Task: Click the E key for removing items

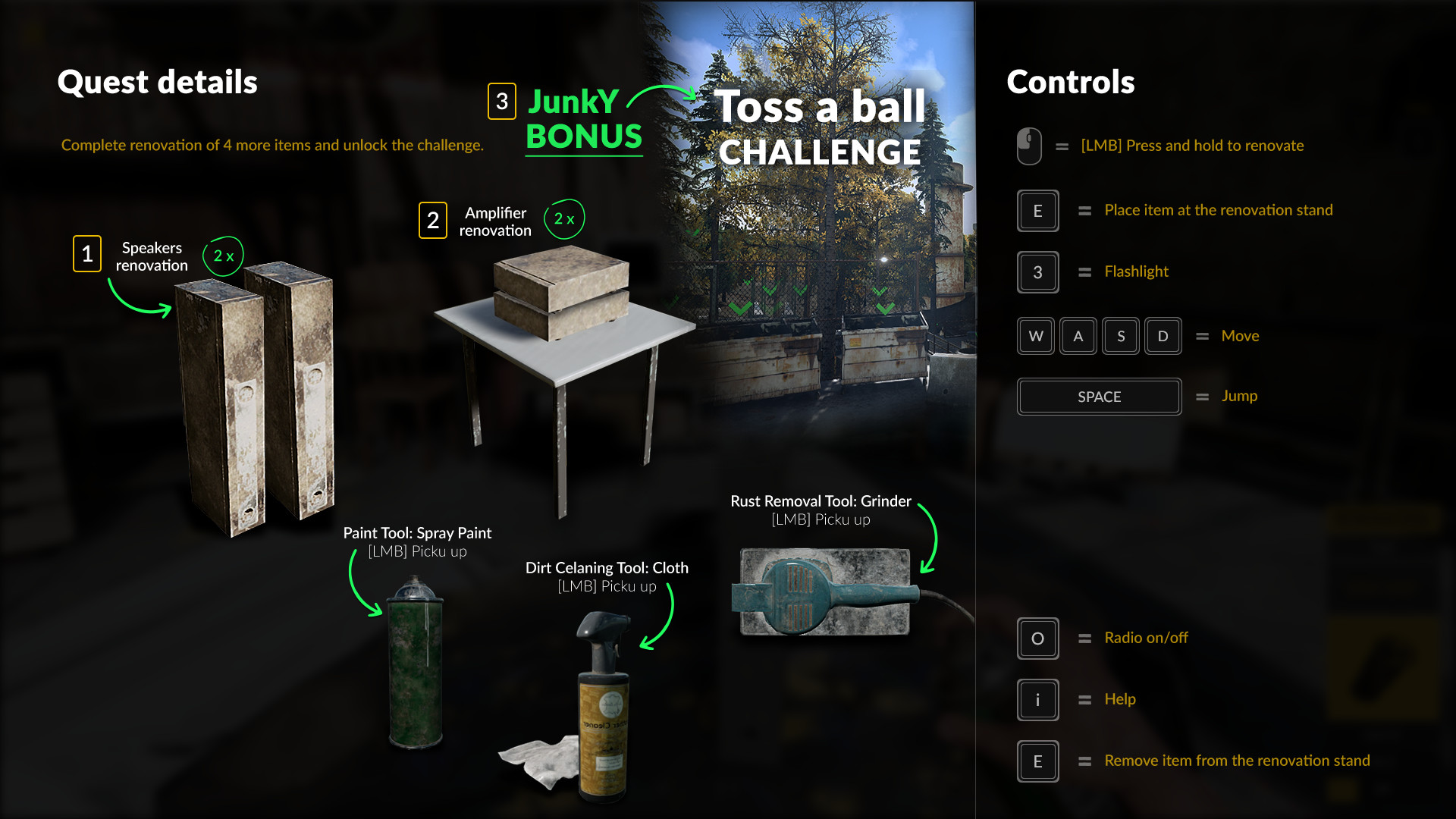Action: click(x=1037, y=761)
